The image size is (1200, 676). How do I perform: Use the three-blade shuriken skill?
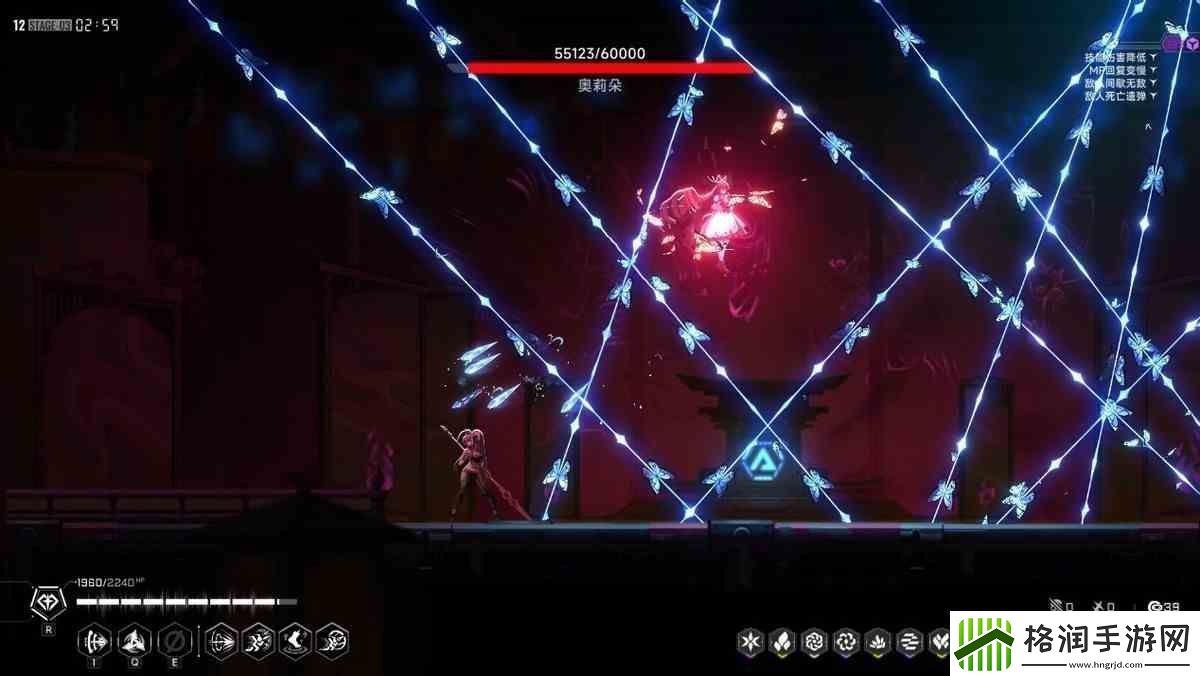tap(135, 640)
